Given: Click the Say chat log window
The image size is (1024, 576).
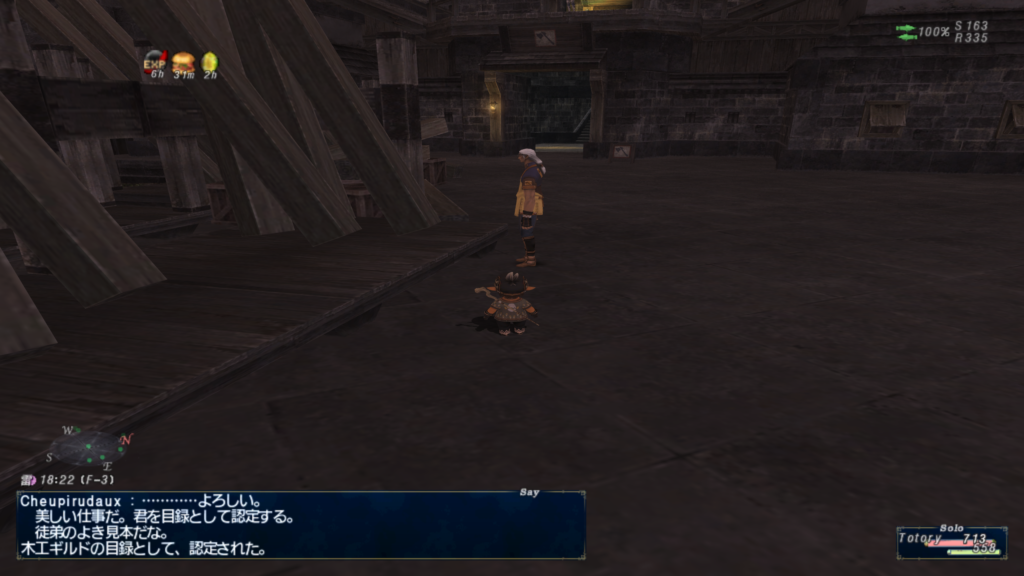Looking at the screenshot, I should click(x=300, y=524).
